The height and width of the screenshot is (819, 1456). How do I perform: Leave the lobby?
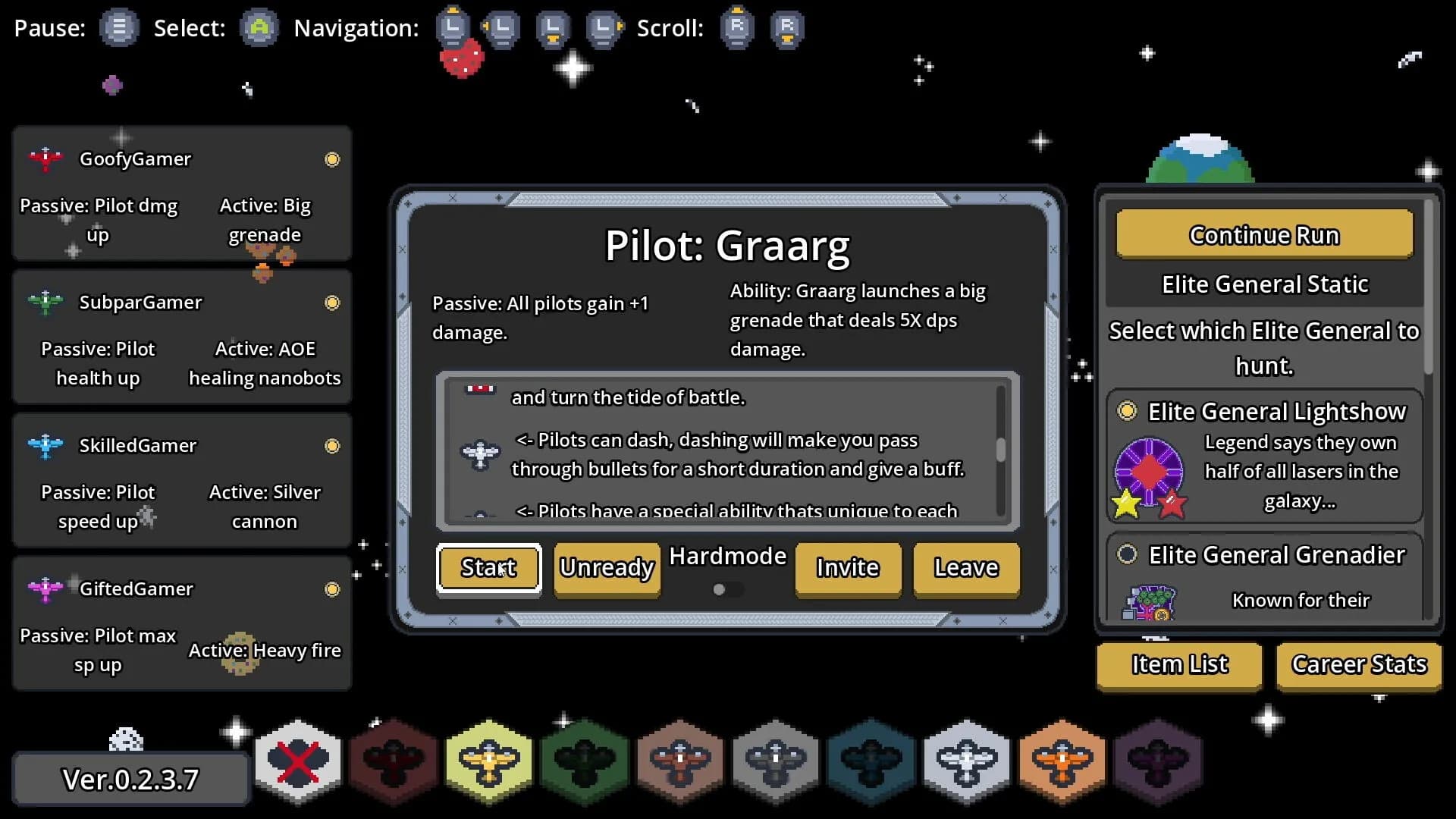(x=966, y=568)
